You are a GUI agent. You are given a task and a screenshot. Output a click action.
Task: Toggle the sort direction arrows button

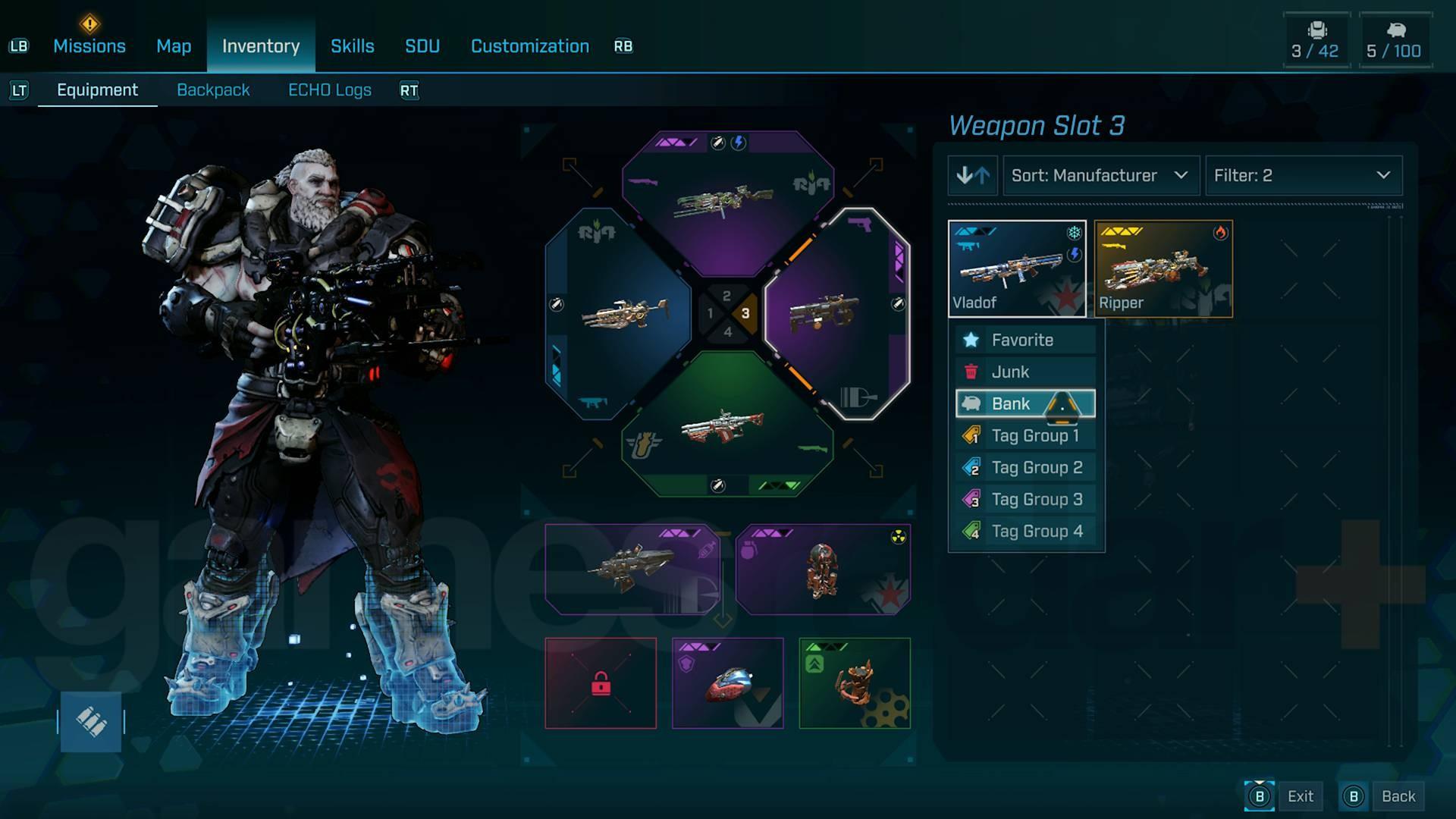[x=973, y=176]
